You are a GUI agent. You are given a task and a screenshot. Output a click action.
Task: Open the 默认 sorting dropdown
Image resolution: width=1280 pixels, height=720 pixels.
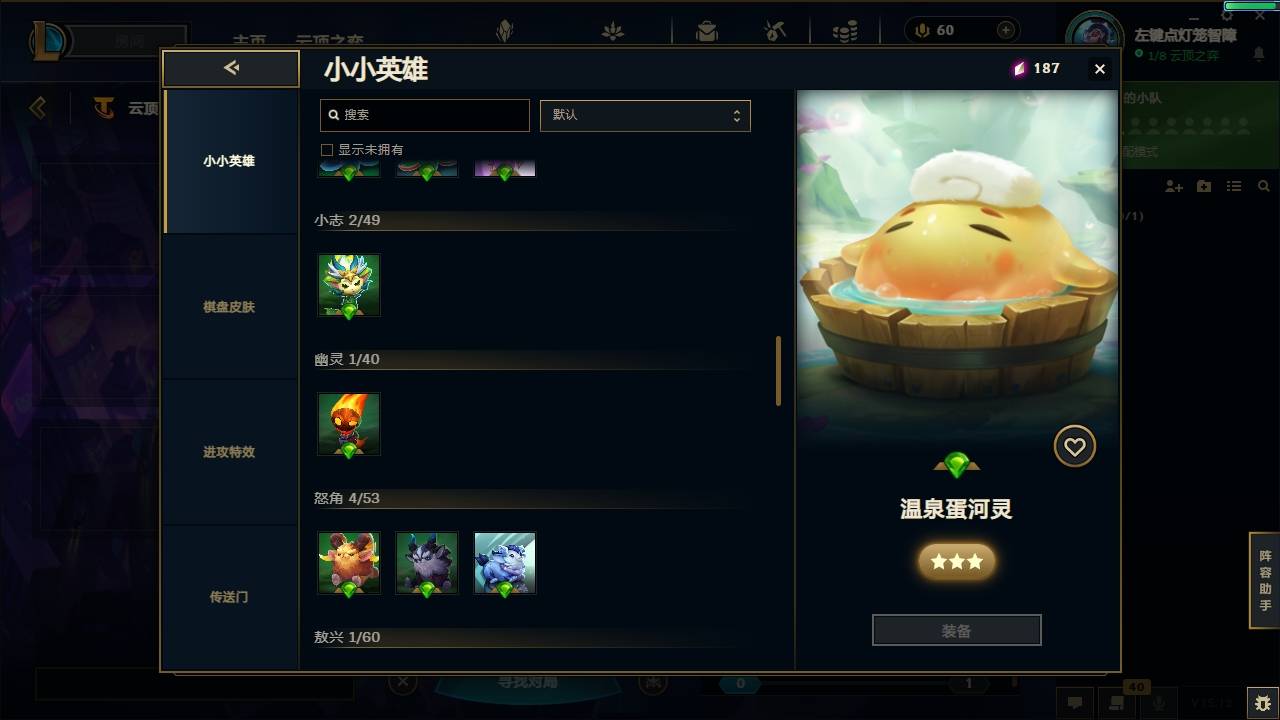(x=645, y=115)
